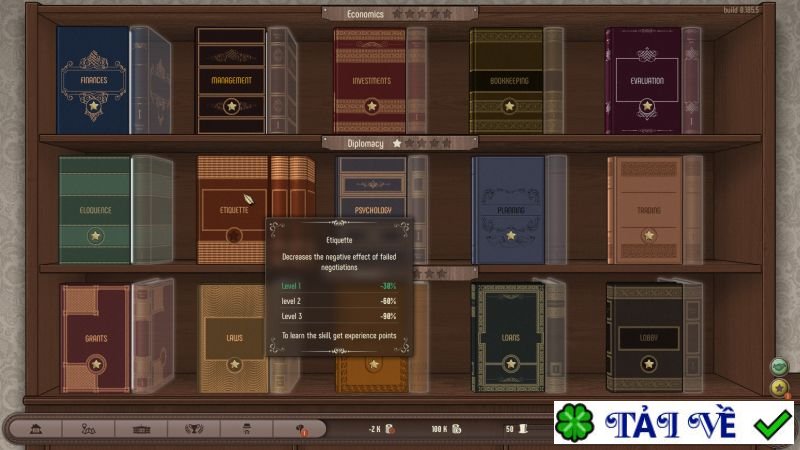Select the Laws skill book
This screenshot has height=450, width=800.
click(233, 339)
